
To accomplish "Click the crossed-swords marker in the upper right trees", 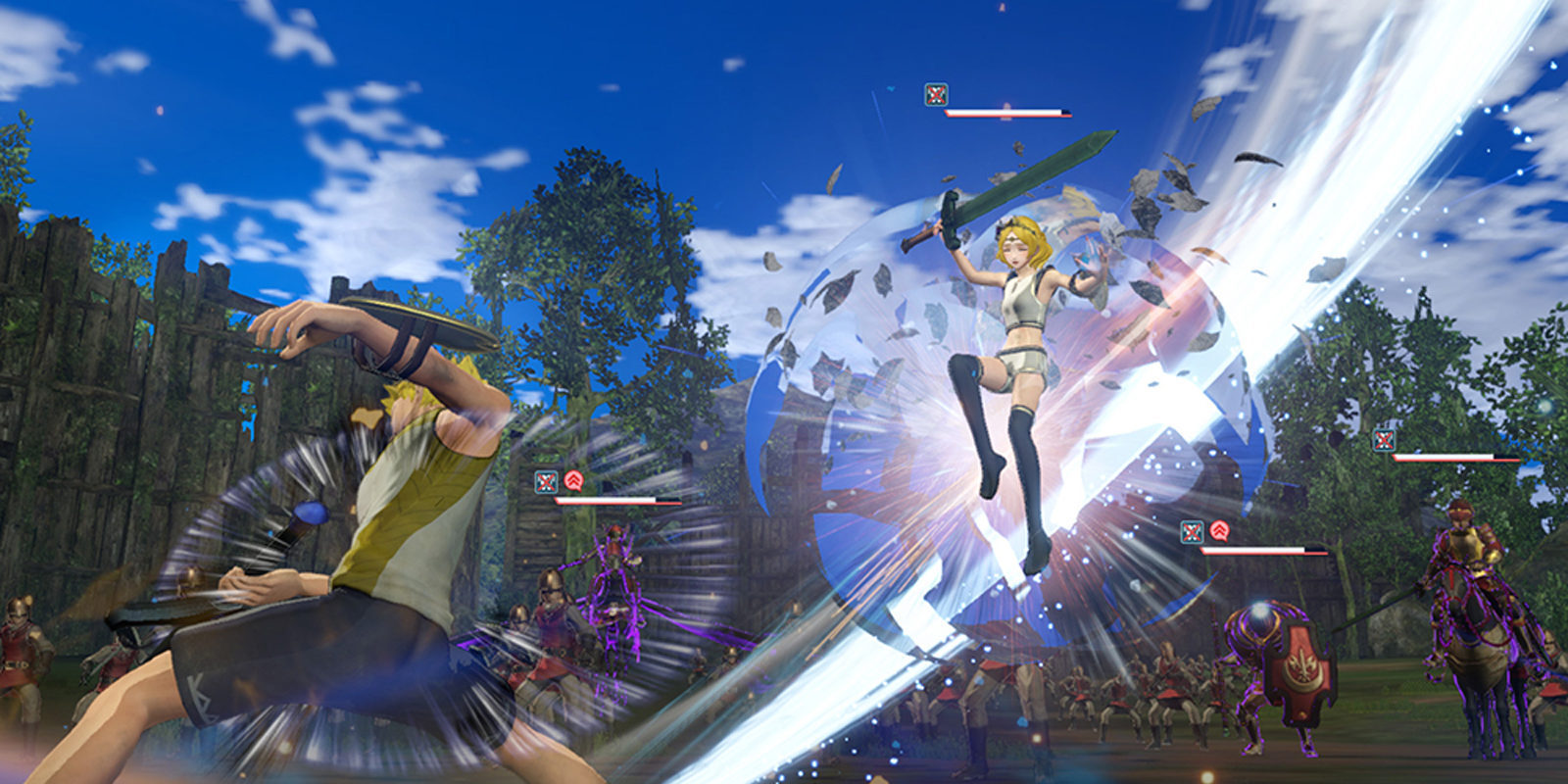I will click(1384, 440).
